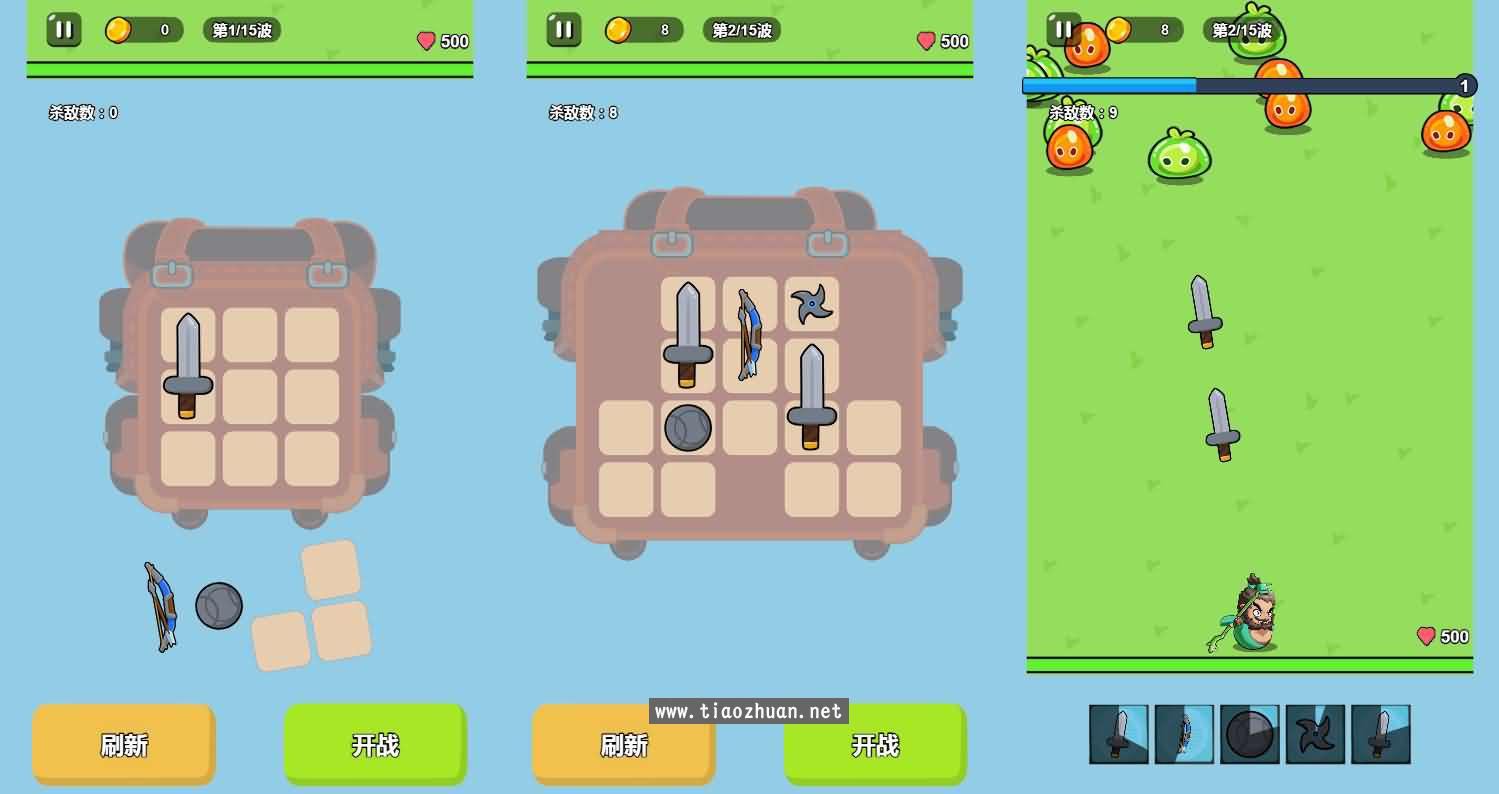Click the shuriken in the middle backpack grid

click(811, 303)
